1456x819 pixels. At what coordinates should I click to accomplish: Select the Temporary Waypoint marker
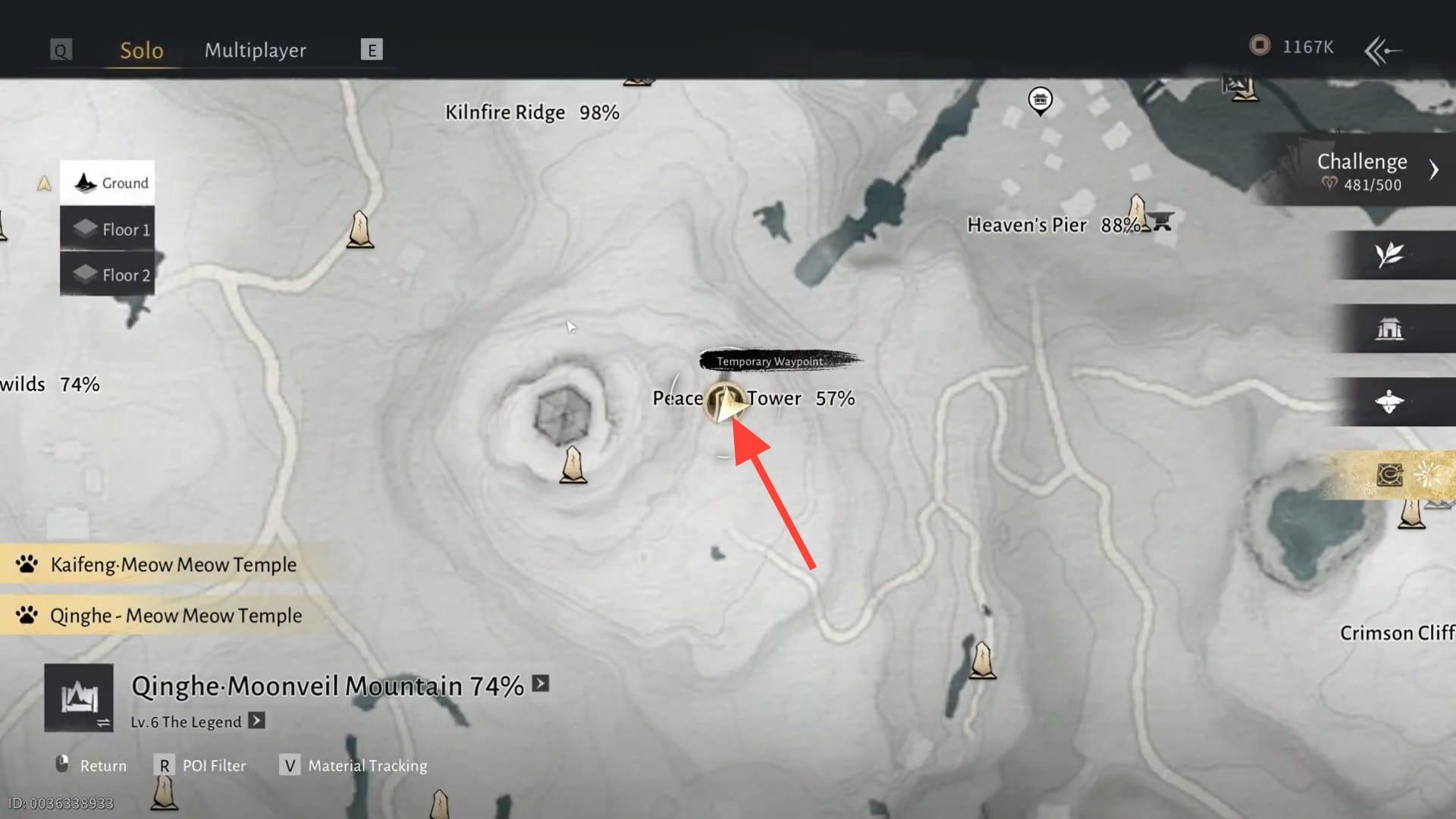(x=726, y=402)
